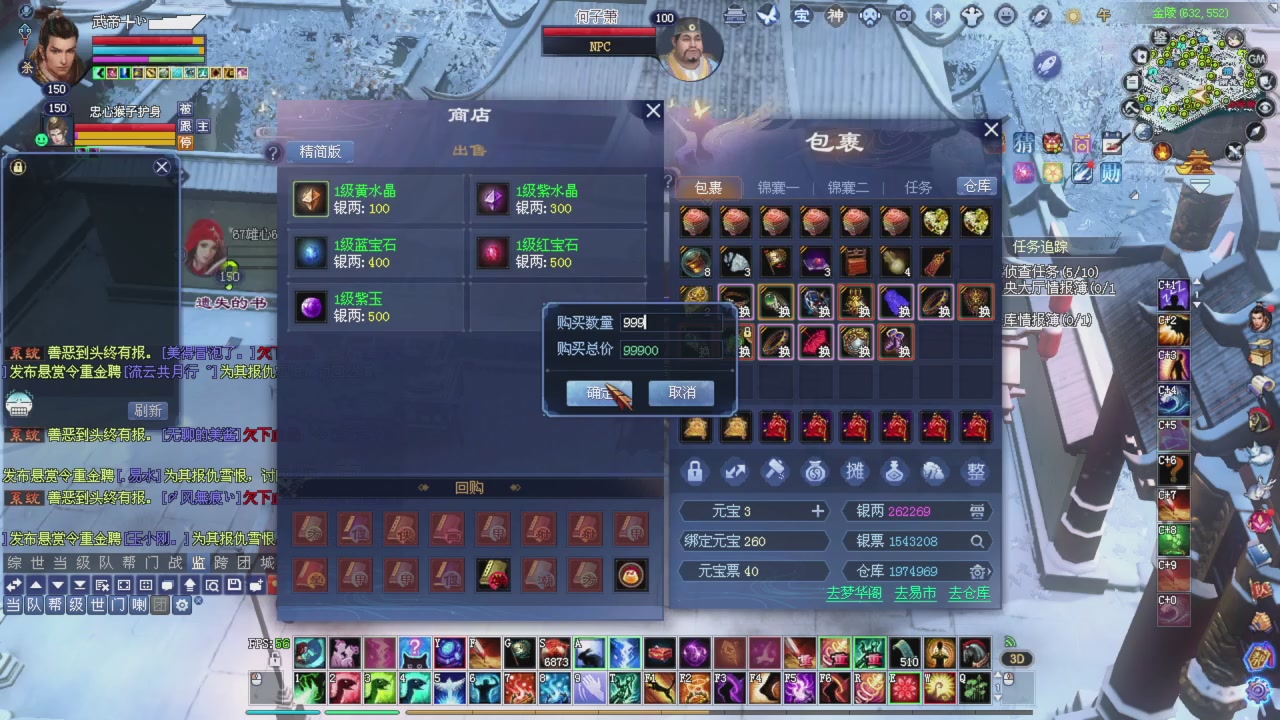Open chat settings via the gear icon
This screenshot has height=720, width=1280.
(183, 605)
